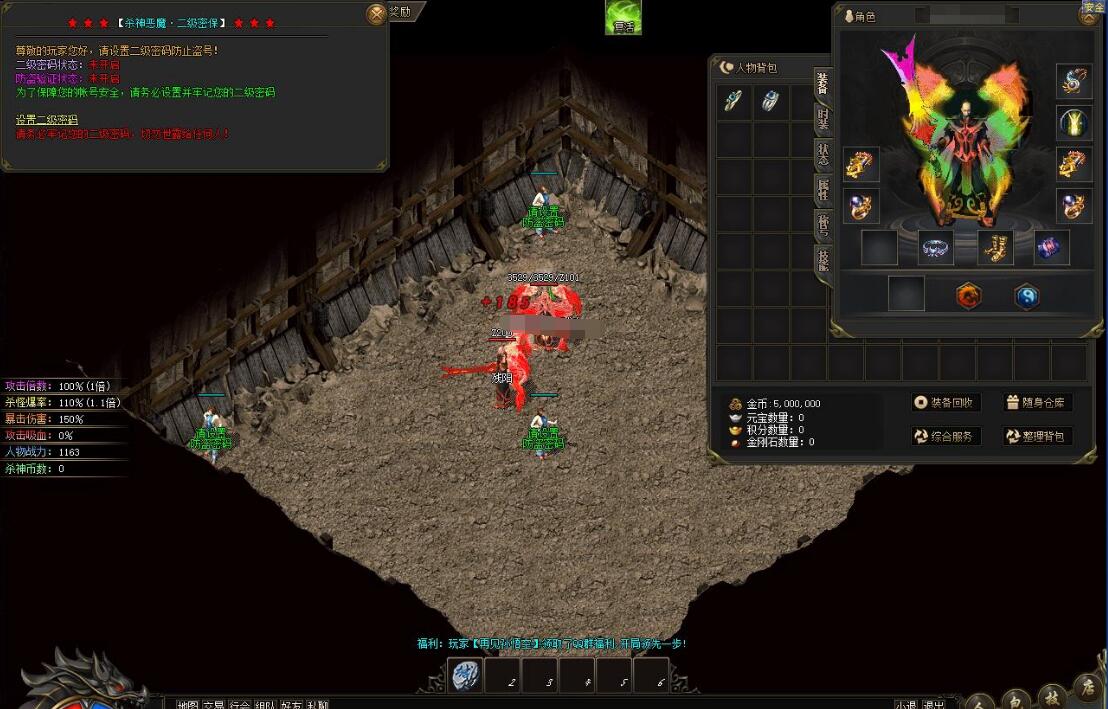This screenshot has height=709, width=1108.
Task: Use the item in hotbar slot one
Action: 465,676
